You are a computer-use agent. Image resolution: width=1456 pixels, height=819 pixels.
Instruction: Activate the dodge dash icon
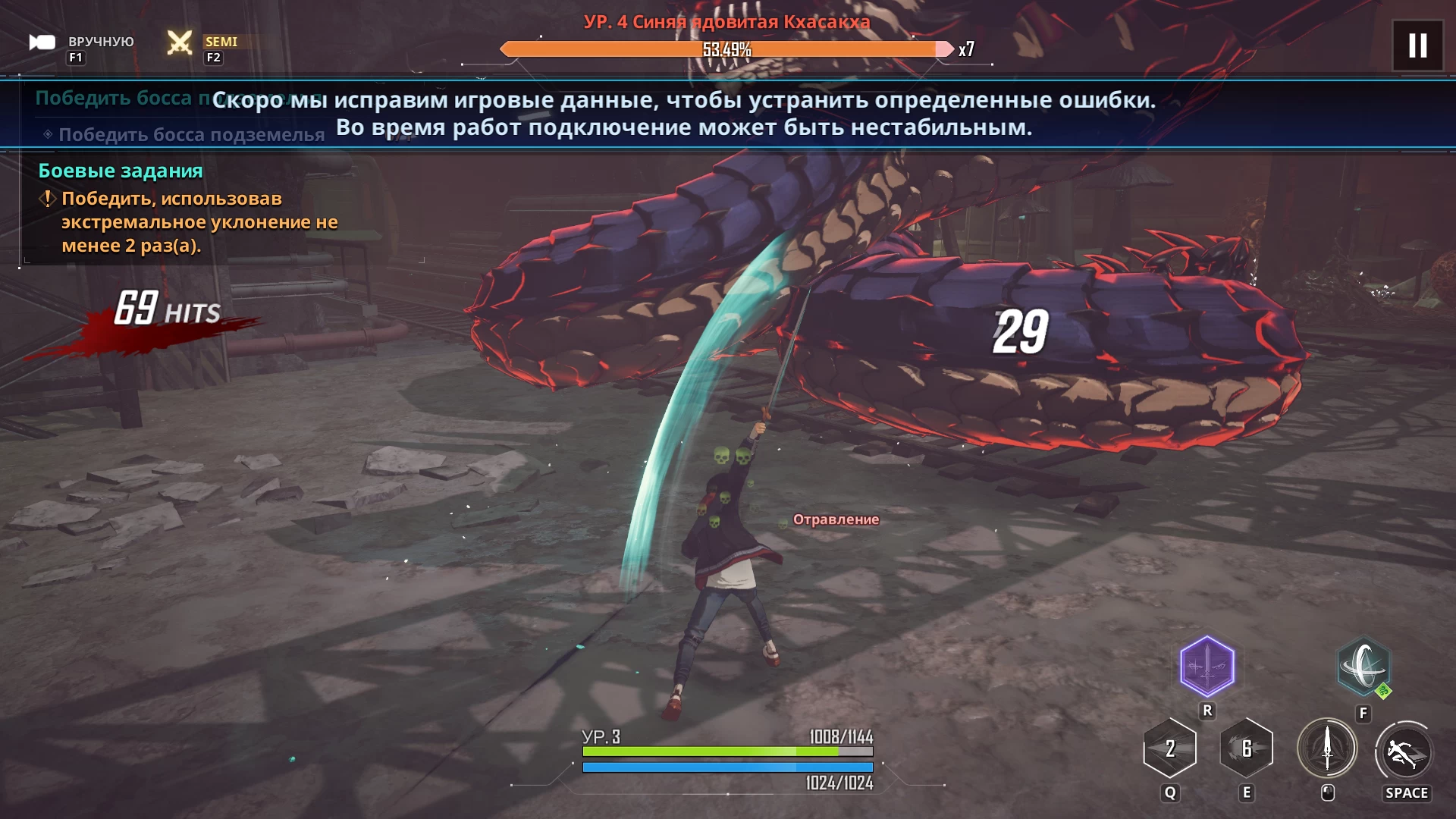click(x=1404, y=752)
